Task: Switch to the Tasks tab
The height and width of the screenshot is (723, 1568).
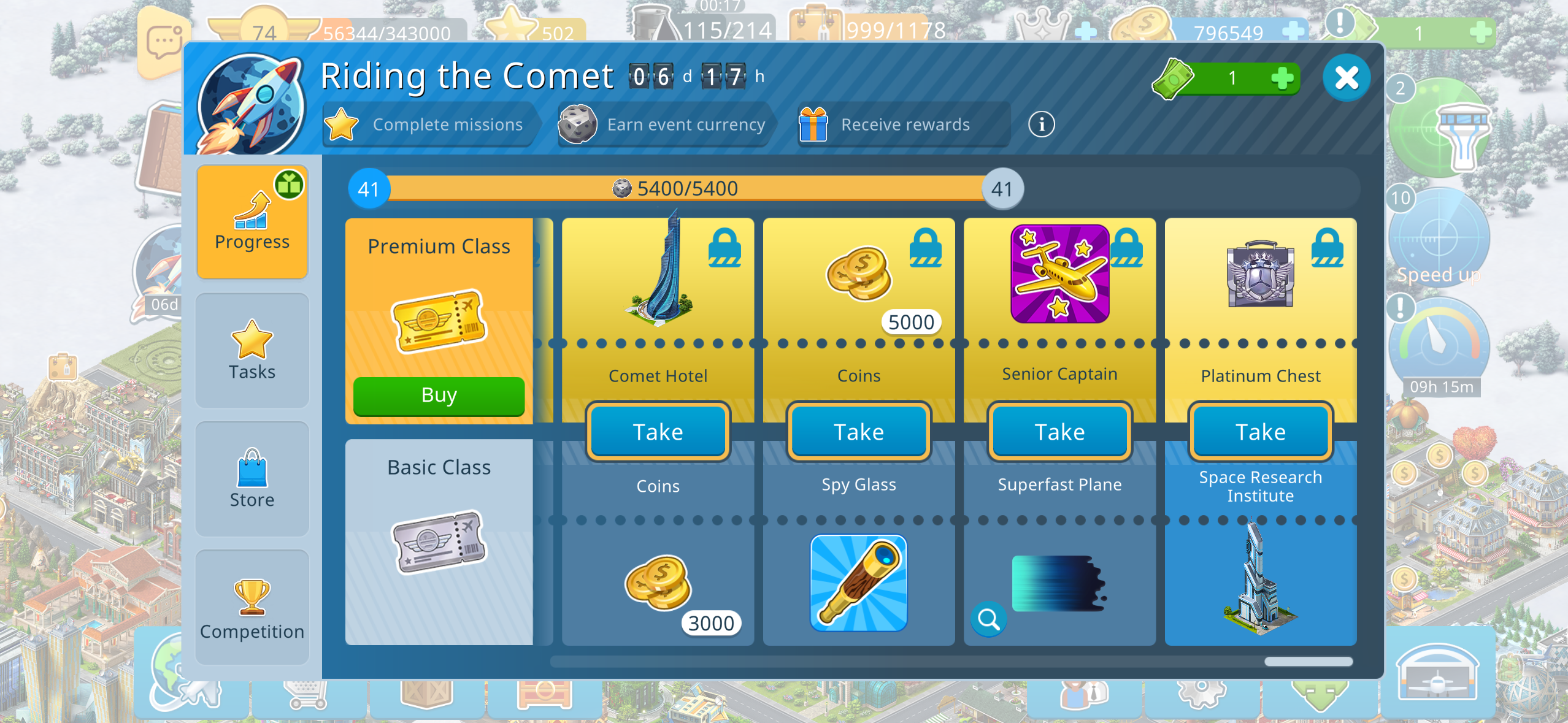Action: 252,350
